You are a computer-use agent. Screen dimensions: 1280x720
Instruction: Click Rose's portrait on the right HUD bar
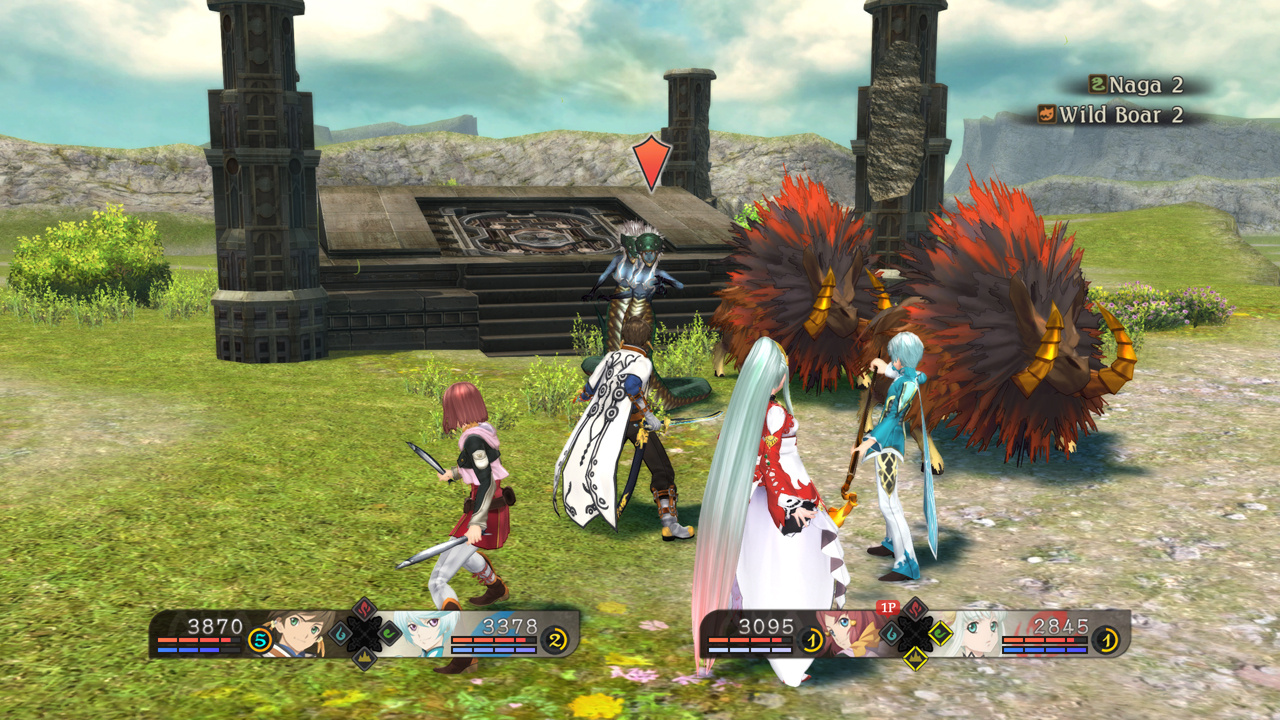[x=847, y=633]
